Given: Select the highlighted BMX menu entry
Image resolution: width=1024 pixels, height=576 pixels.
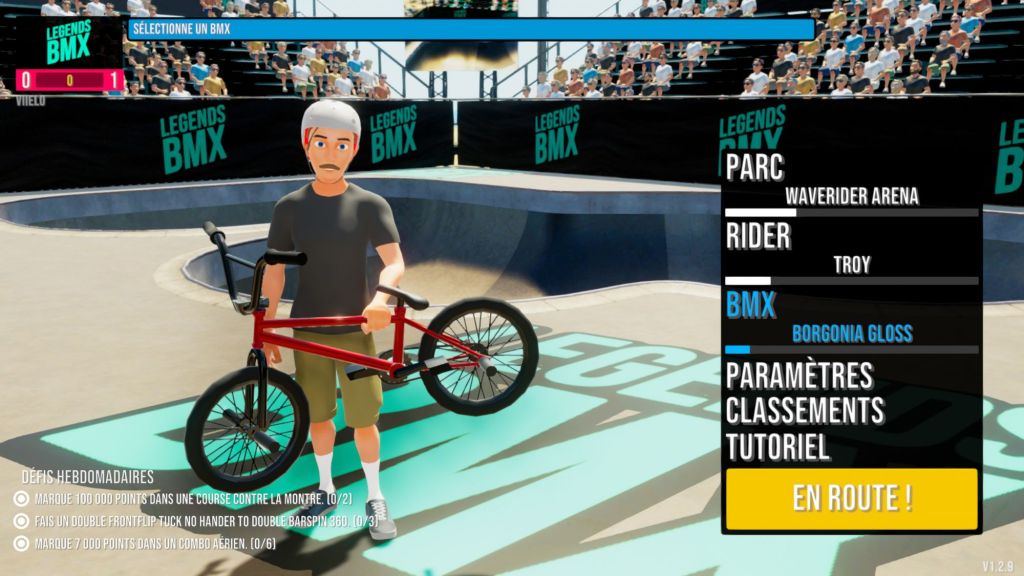Looking at the screenshot, I should click(x=751, y=305).
